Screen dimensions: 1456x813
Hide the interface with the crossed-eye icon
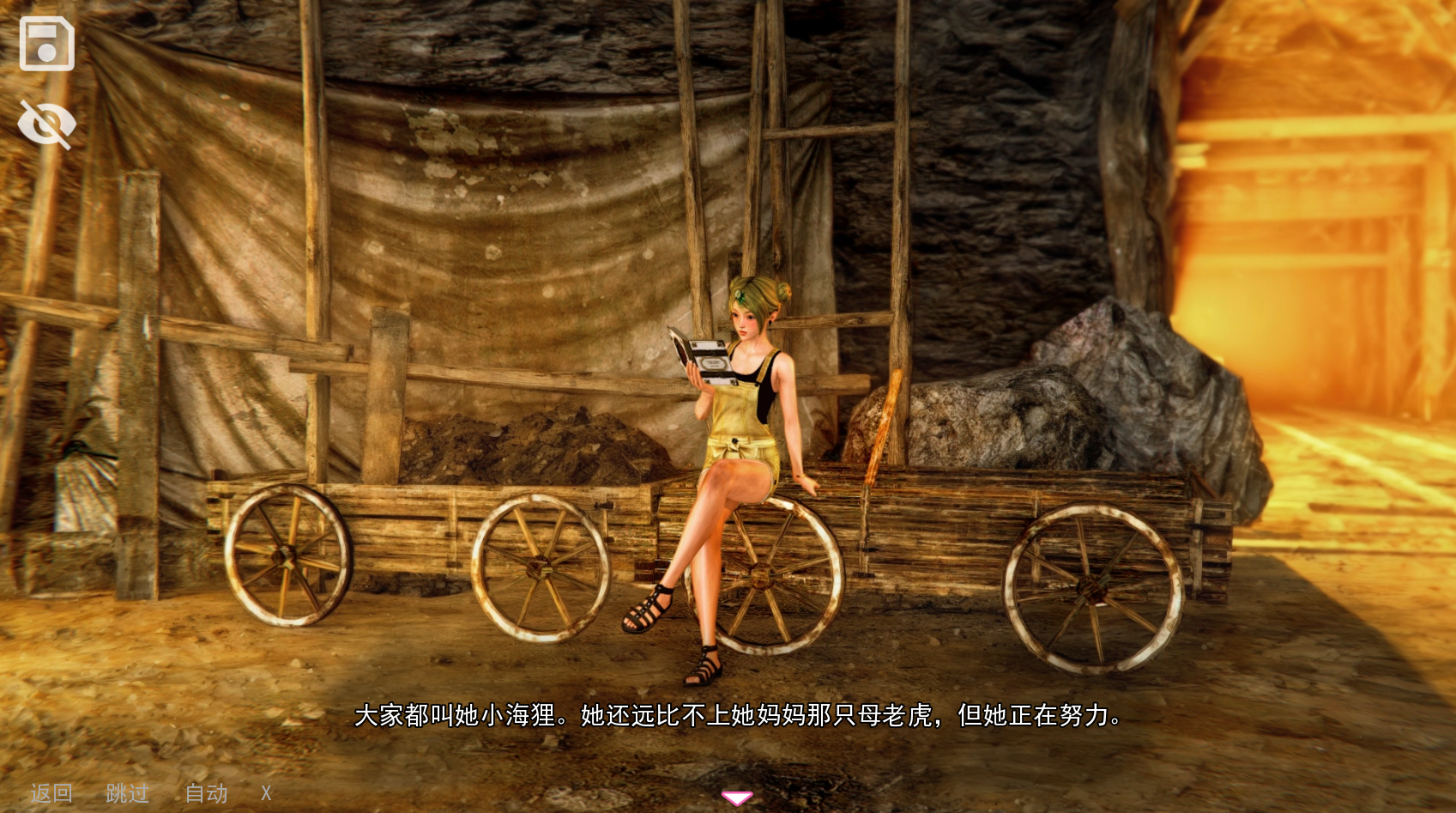[x=46, y=124]
